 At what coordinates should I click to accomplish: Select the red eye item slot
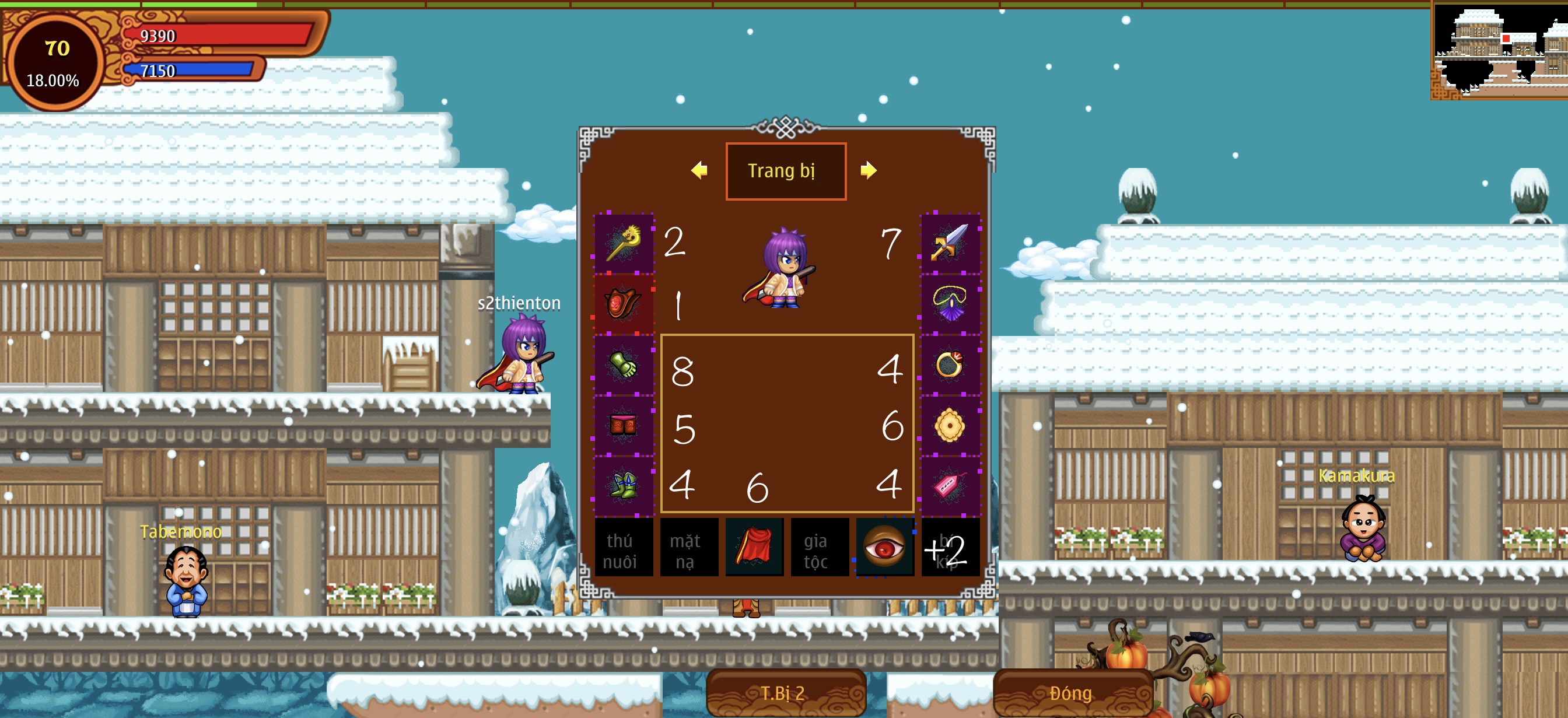pyautogui.click(x=884, y=547)
